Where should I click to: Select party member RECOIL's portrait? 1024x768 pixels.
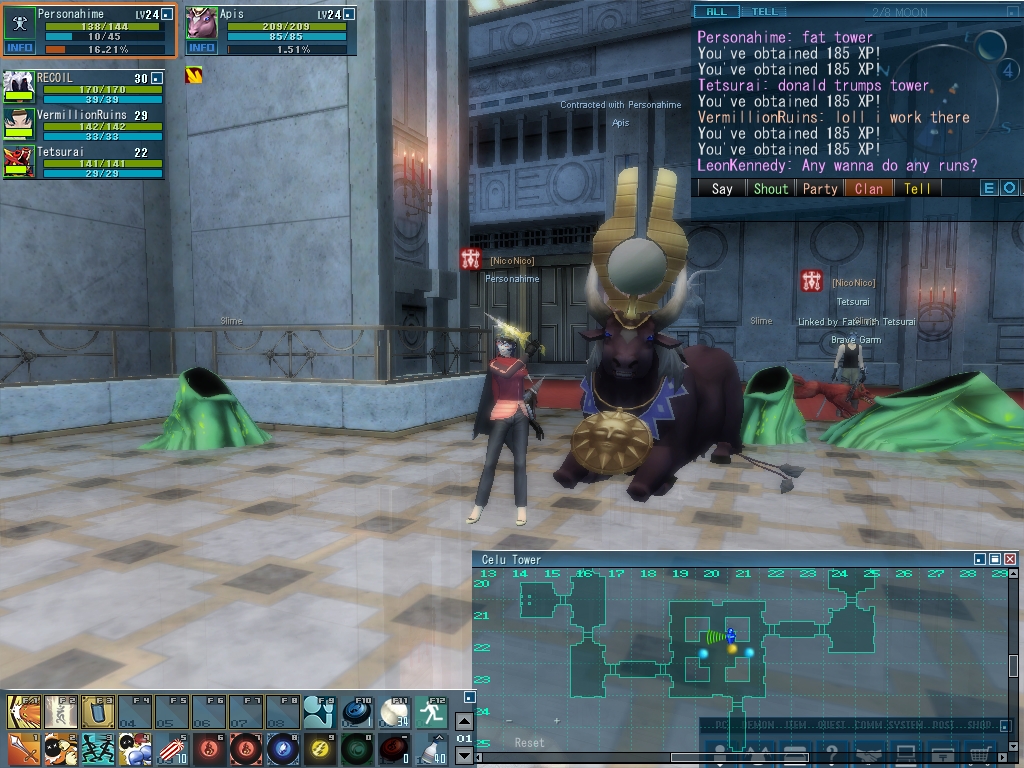point(18,86)
